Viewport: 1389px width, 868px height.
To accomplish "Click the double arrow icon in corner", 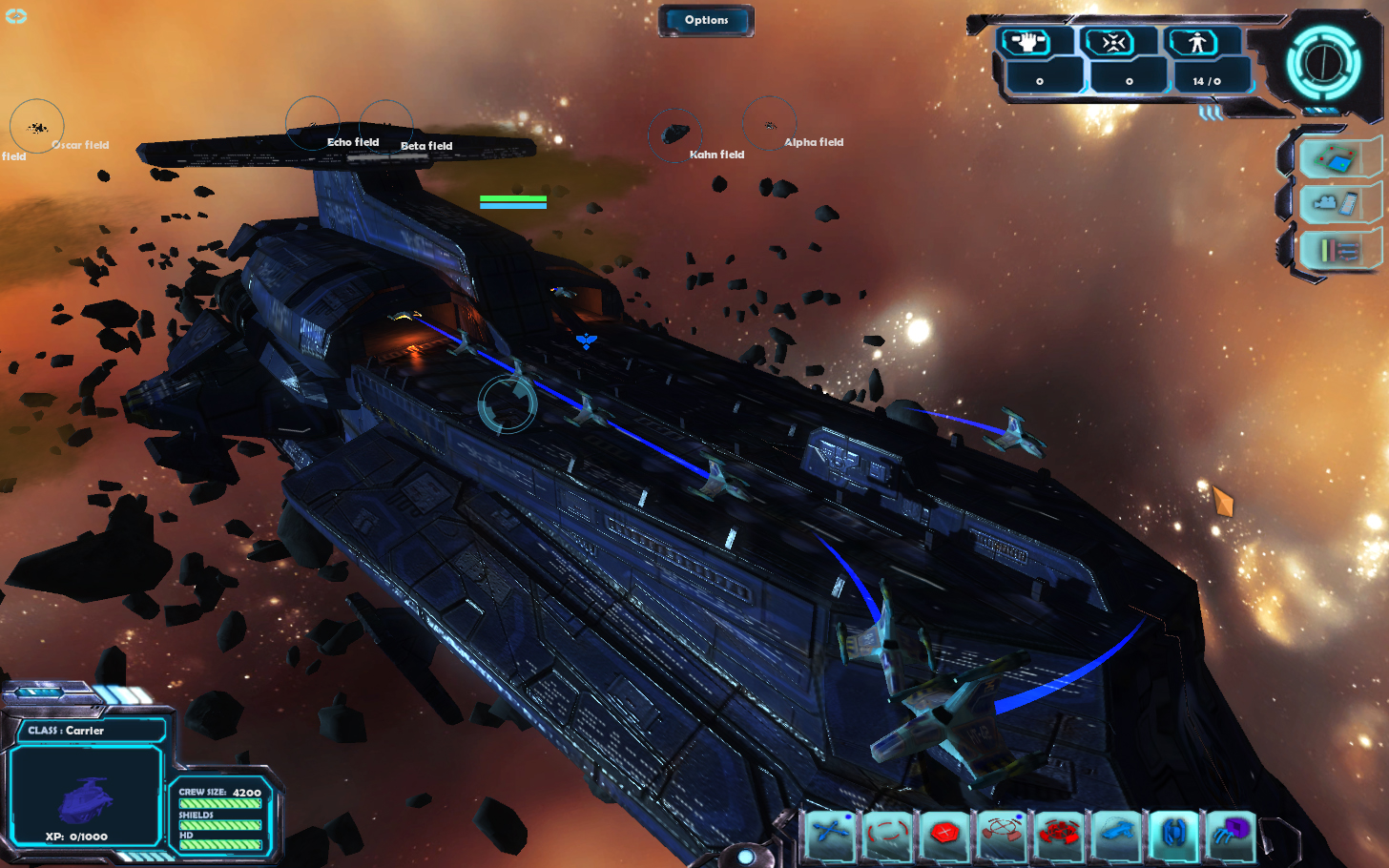I will (x=16, y=16).
